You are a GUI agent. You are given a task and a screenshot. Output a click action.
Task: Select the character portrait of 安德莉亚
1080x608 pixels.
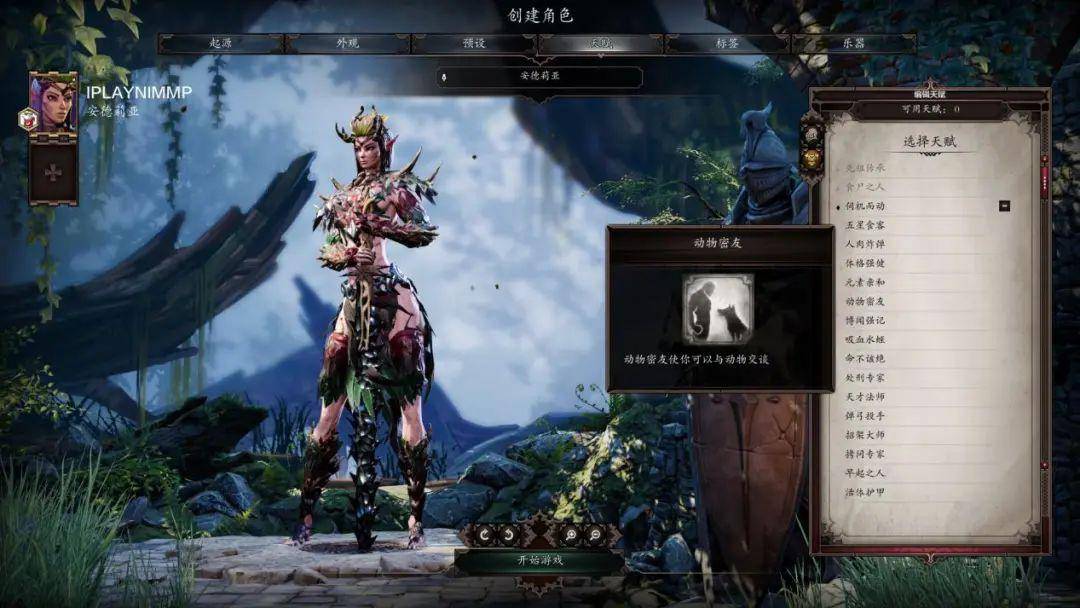(x=53, y=101)
